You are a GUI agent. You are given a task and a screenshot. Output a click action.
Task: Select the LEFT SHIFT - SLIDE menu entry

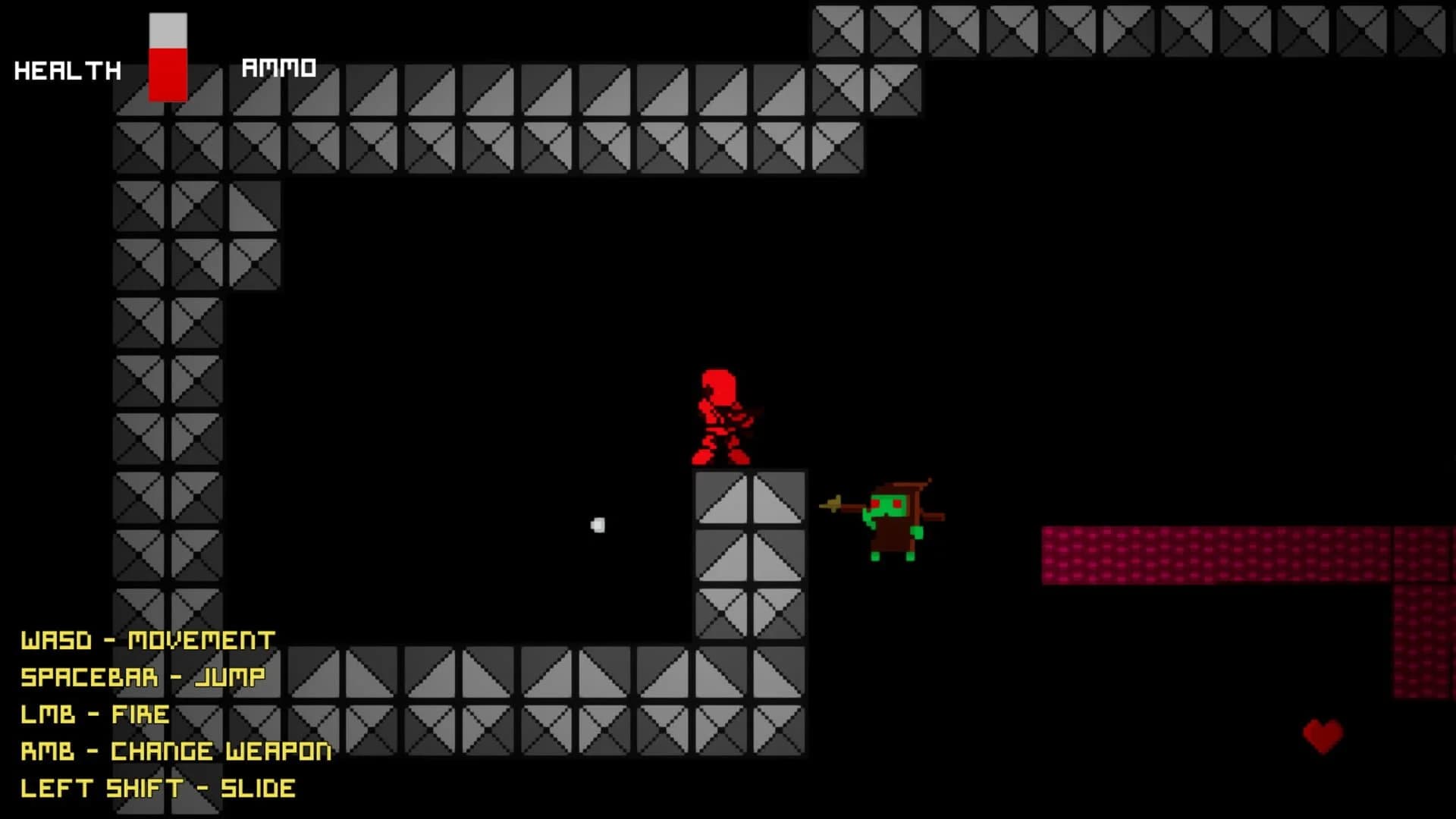pyautogui.click(x=158, y=788)
